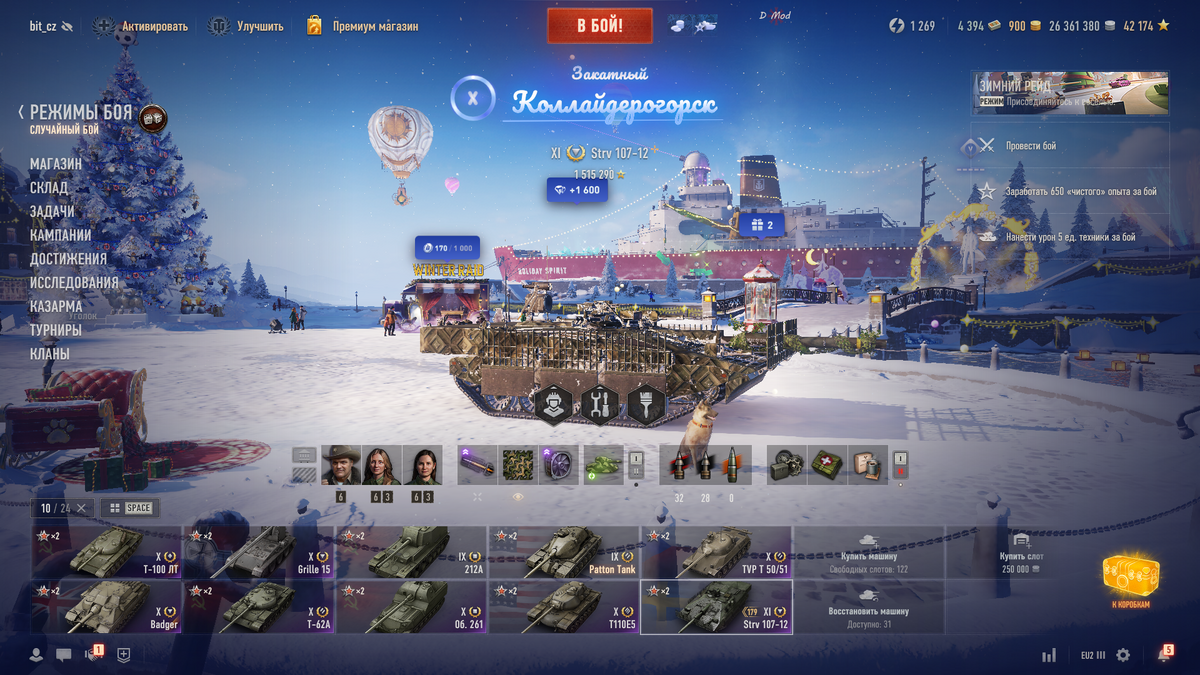
Task: Start battle with the В БОЙ! button
Action: coord(599,25)
